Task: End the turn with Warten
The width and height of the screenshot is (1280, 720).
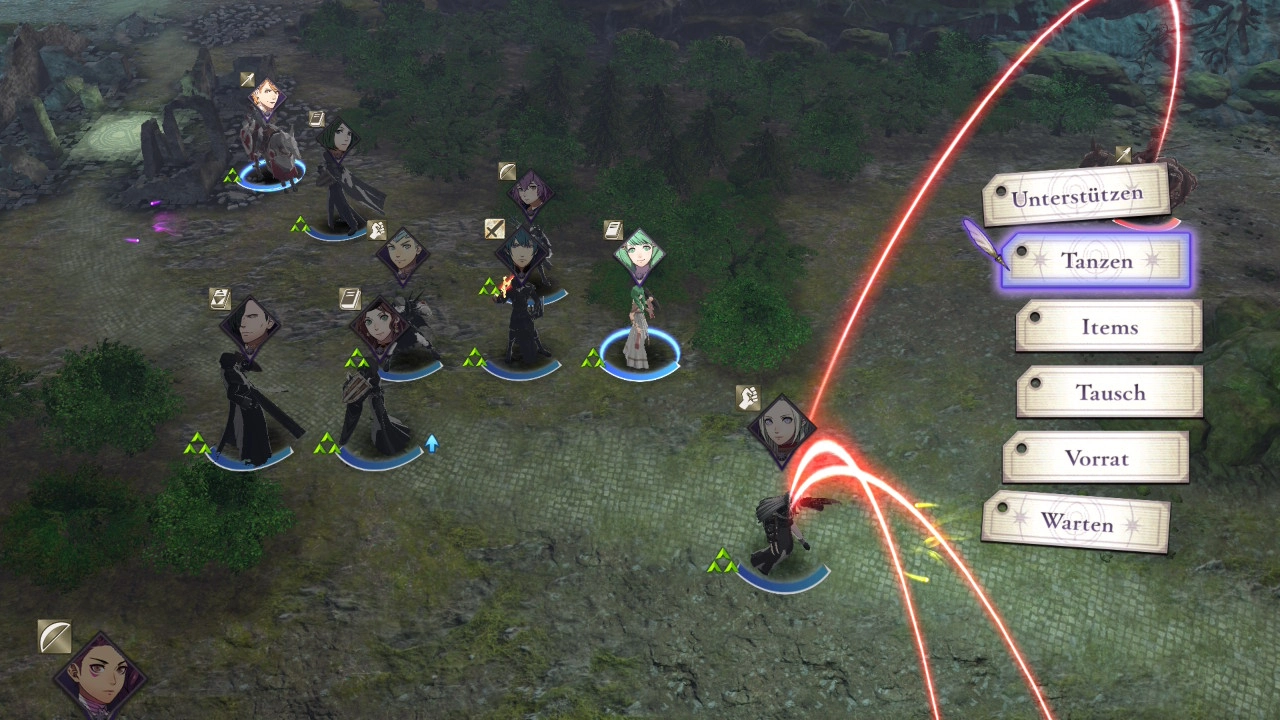Action: [x=1076, y=522]
